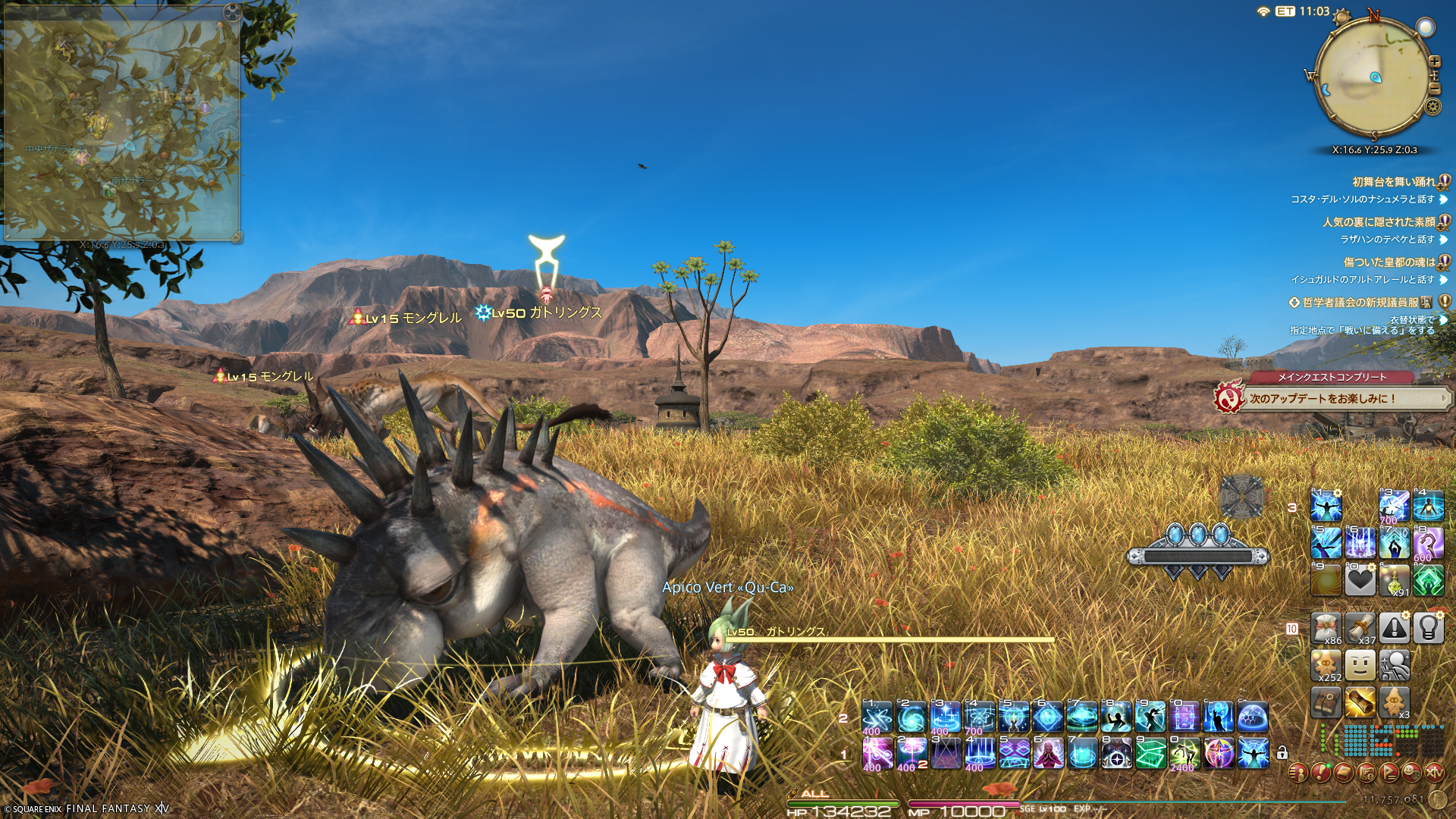The width and height of the screenshot is (1456, 819).
Task: Open the 哲学者議会の新規議員服 quest entry
Action: pyautogui.click(x=1360, y=303)
